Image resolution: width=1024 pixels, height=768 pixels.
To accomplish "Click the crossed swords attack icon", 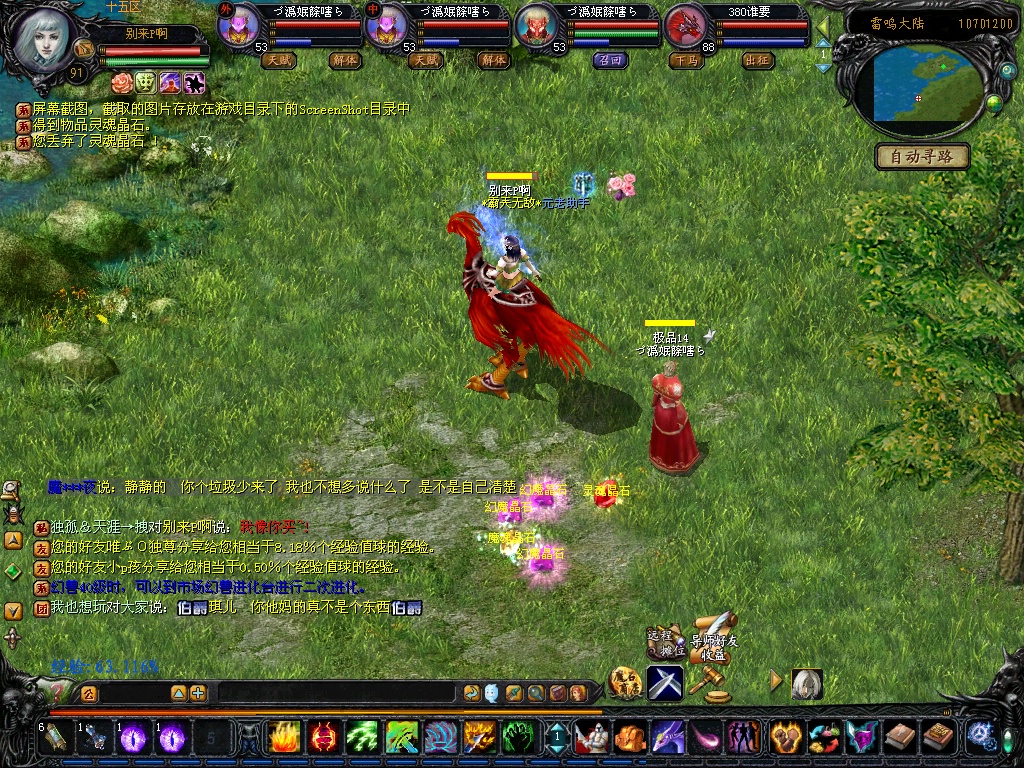I will pyautogui.click(x=665, y=682).
